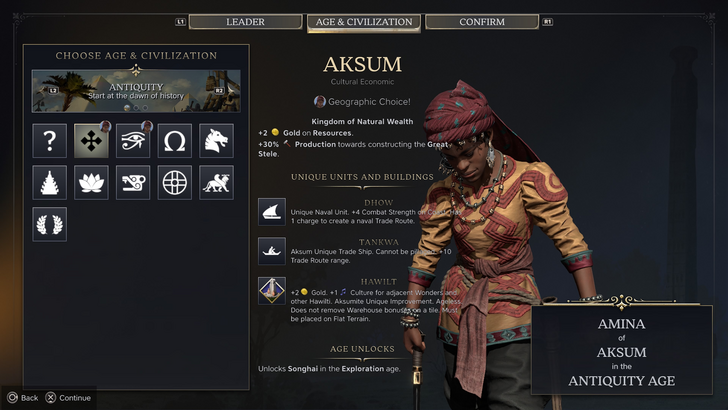
Task: Pick the Egypt Eye of Horus tile
Action: click(133, 141)
